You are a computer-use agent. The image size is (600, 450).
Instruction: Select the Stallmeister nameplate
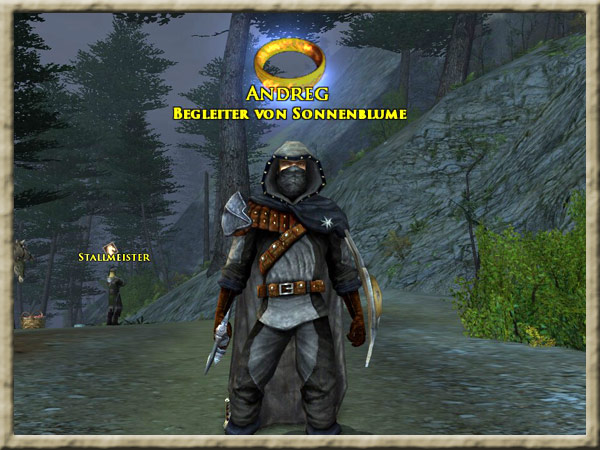pos(114,258)
